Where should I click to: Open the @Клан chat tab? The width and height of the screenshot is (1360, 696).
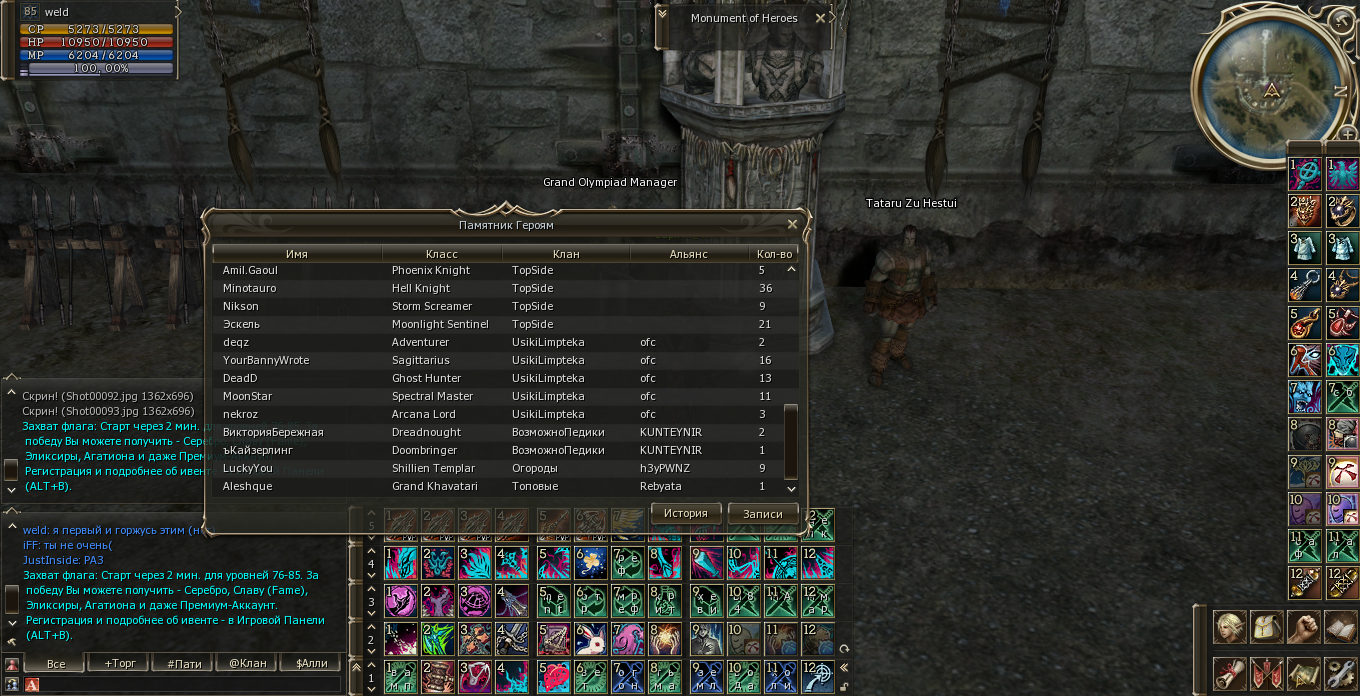[246, 663]
